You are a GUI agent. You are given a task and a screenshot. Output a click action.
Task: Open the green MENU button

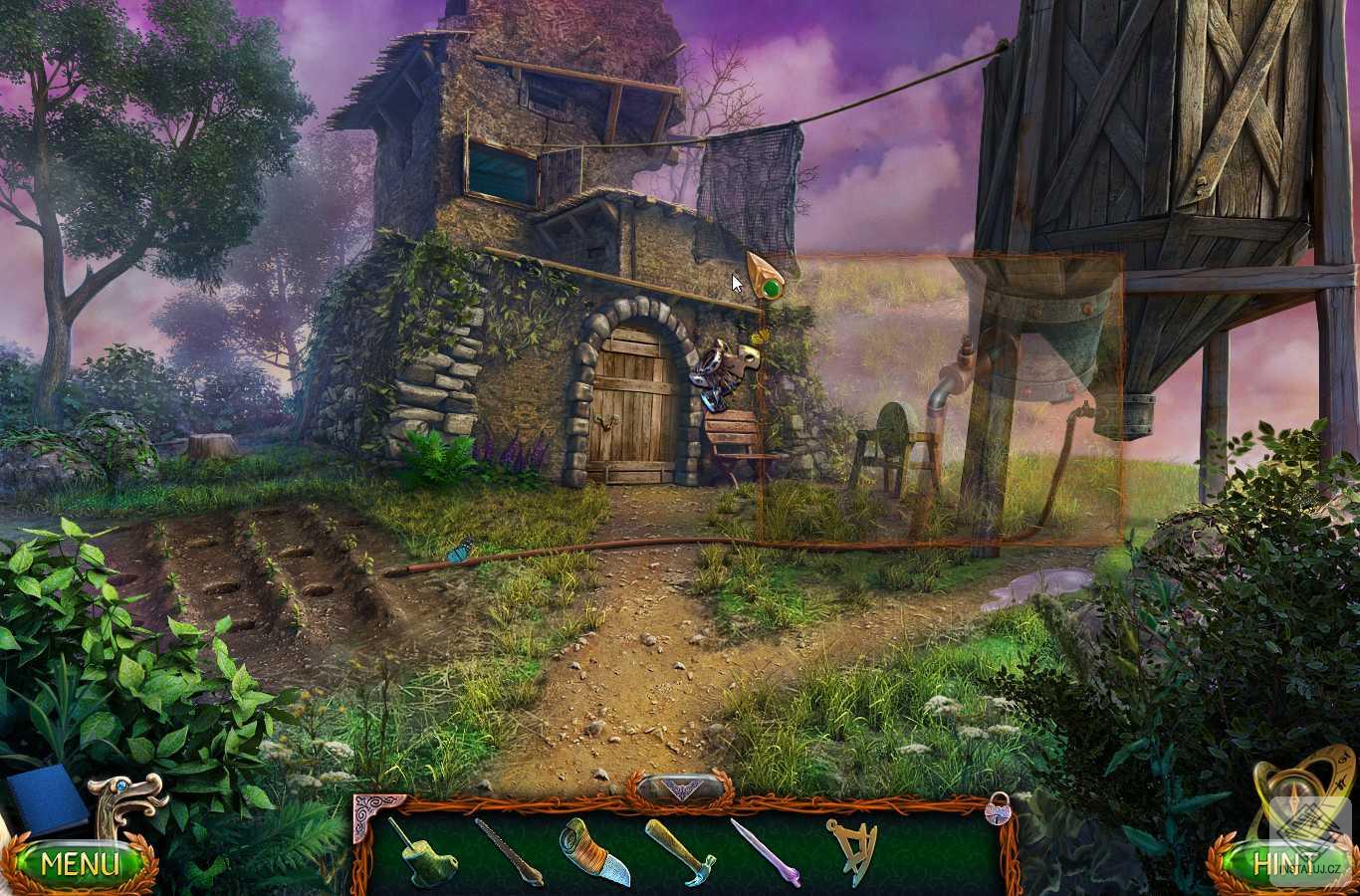coord(80,862)
